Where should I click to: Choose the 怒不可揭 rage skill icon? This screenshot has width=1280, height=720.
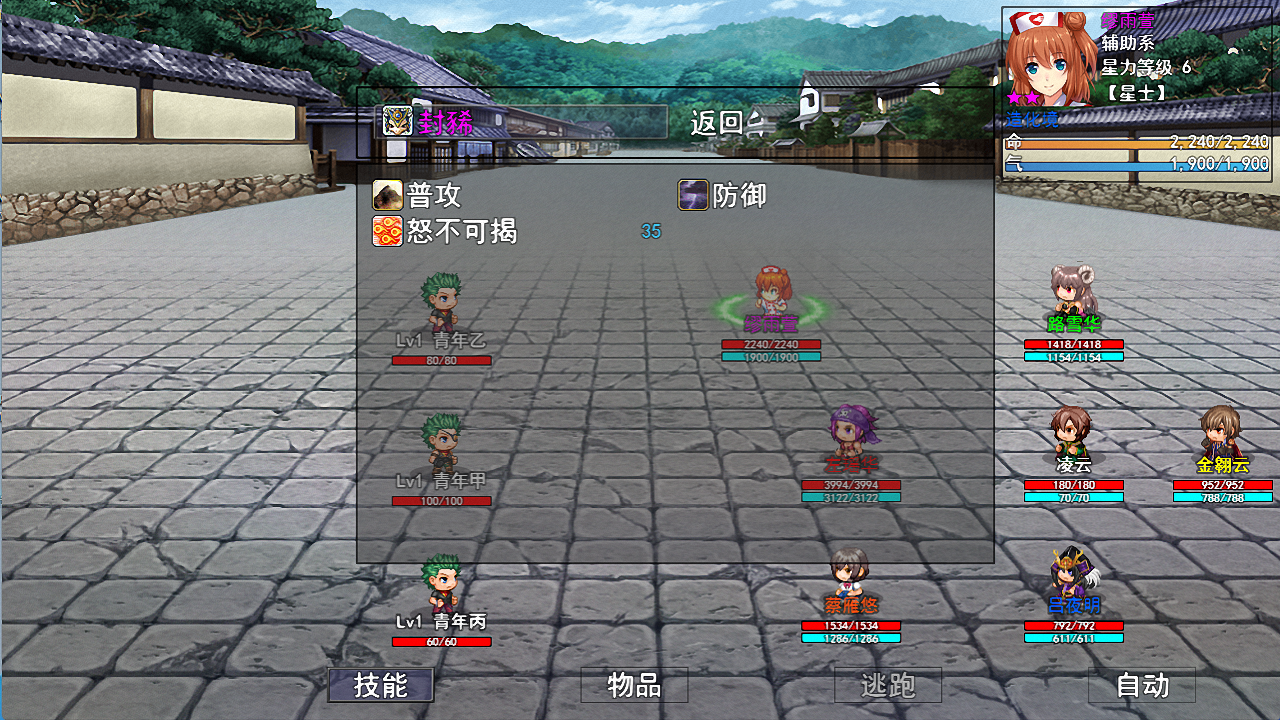[x=388, y=231]
